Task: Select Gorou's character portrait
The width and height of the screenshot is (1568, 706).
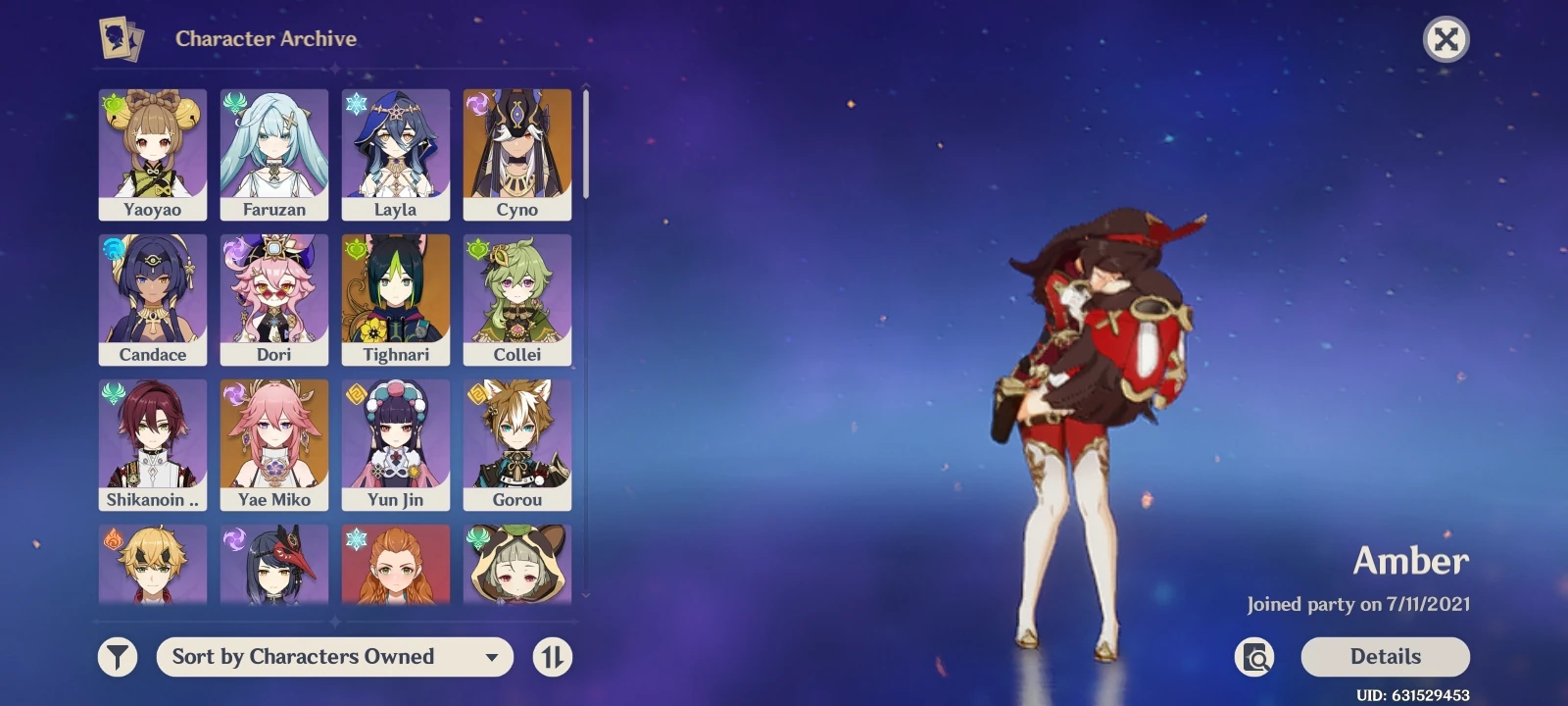Action: (517, 437)
